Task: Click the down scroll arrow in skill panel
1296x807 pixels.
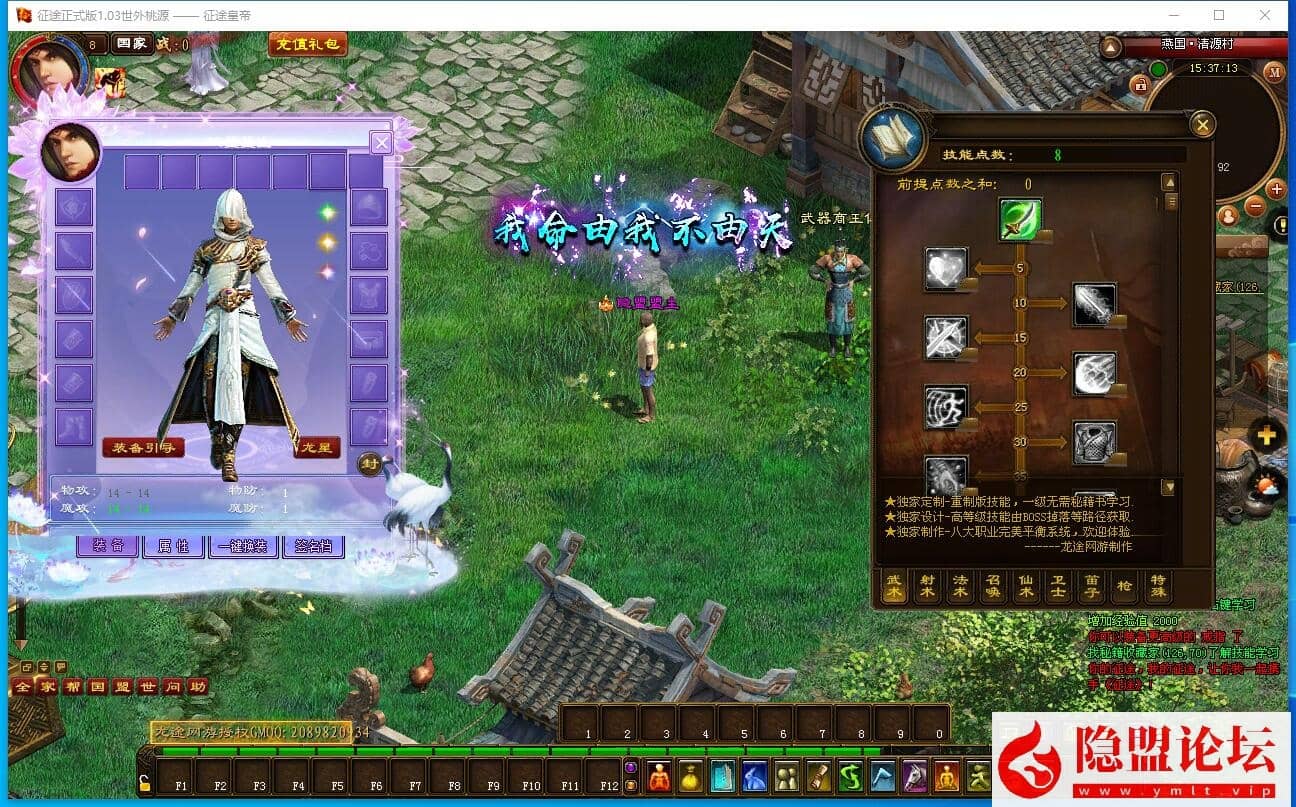Action: tap(1170, 488)
